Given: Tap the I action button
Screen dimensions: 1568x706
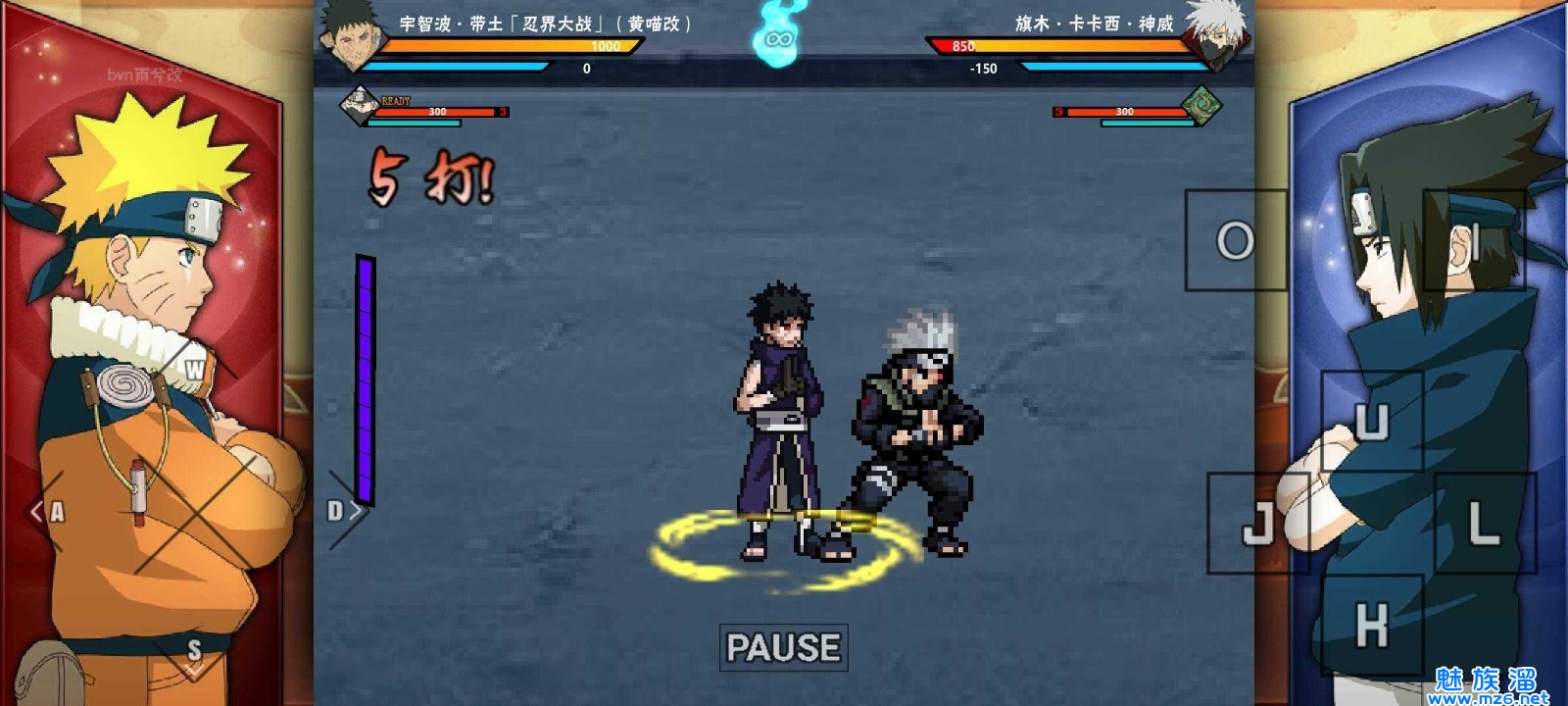Looking at the screenshot, I should coord(1474,240).
